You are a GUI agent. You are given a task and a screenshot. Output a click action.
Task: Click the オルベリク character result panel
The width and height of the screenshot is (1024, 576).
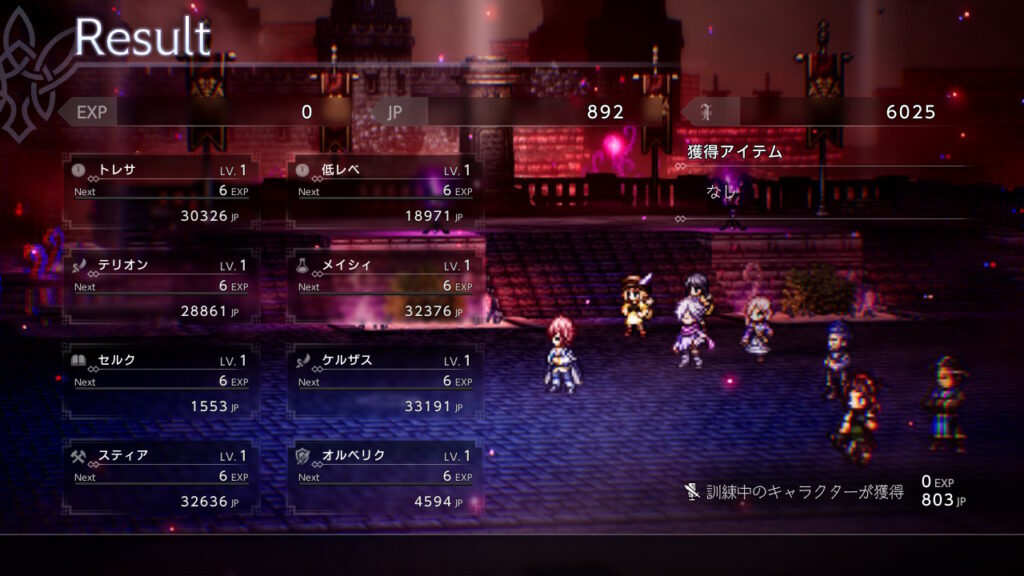(x=385, y=478)
